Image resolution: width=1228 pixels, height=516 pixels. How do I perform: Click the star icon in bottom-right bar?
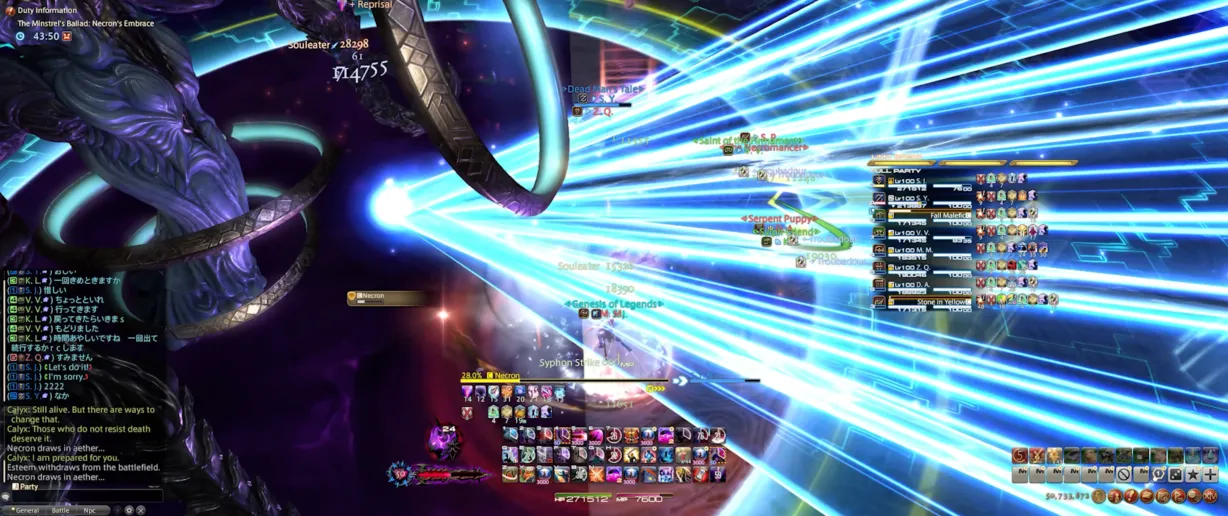pyautogui.click(x=1193, y=475)
